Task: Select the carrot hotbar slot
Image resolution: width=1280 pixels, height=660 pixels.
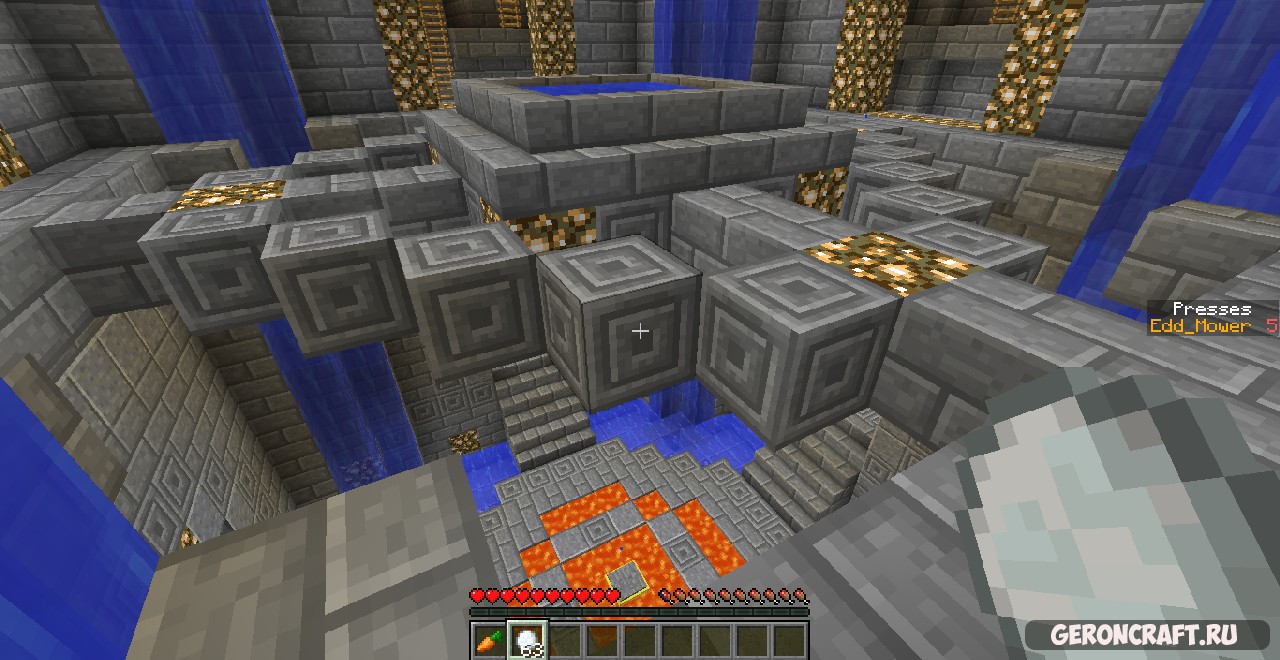Action: (x=489, y=639)
